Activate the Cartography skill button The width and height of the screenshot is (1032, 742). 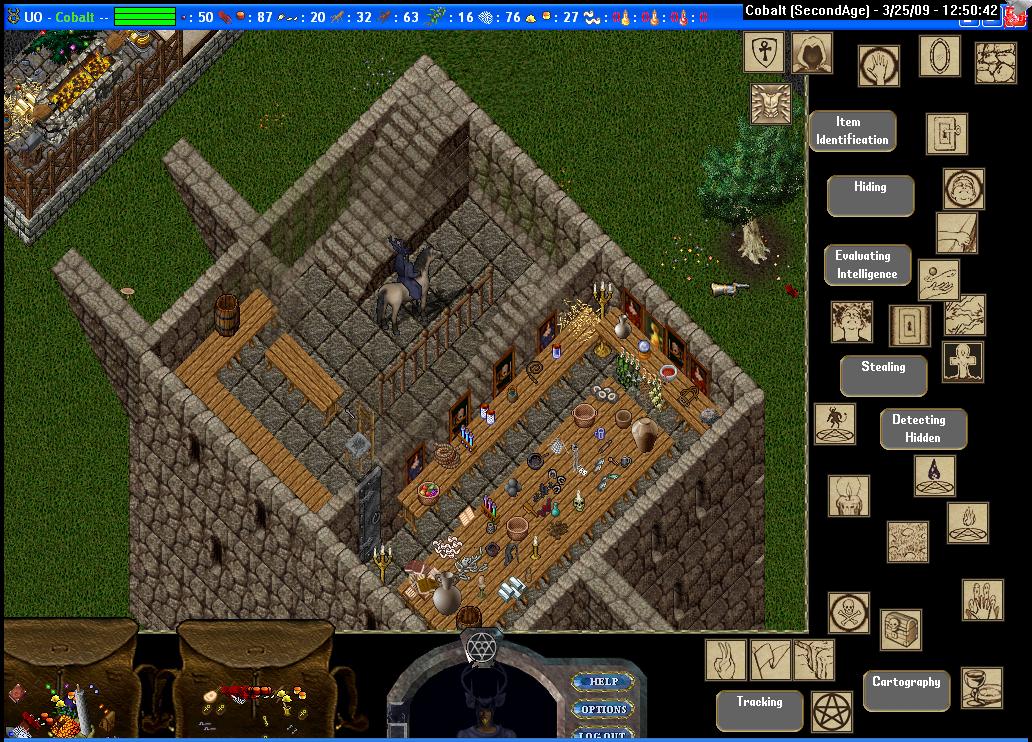tap(906, 690)
